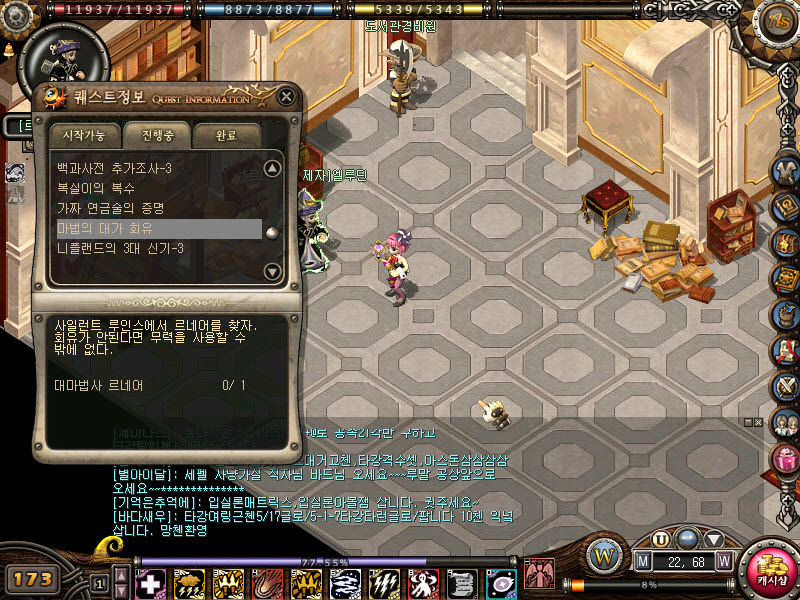
Task: Click the quest list scroll-up arrow
Action: tap(272, 168)
